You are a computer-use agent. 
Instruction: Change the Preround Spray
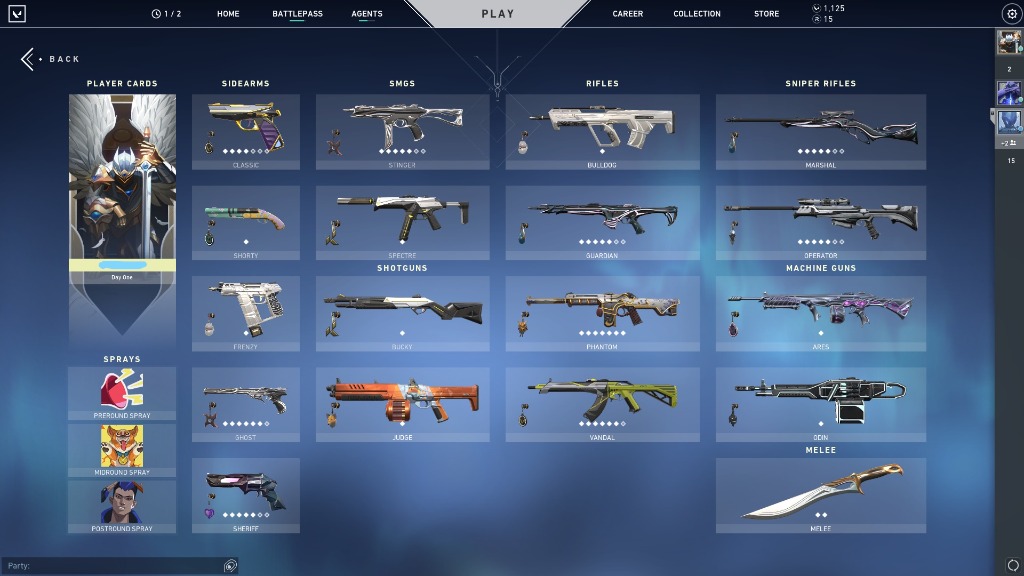122,393
